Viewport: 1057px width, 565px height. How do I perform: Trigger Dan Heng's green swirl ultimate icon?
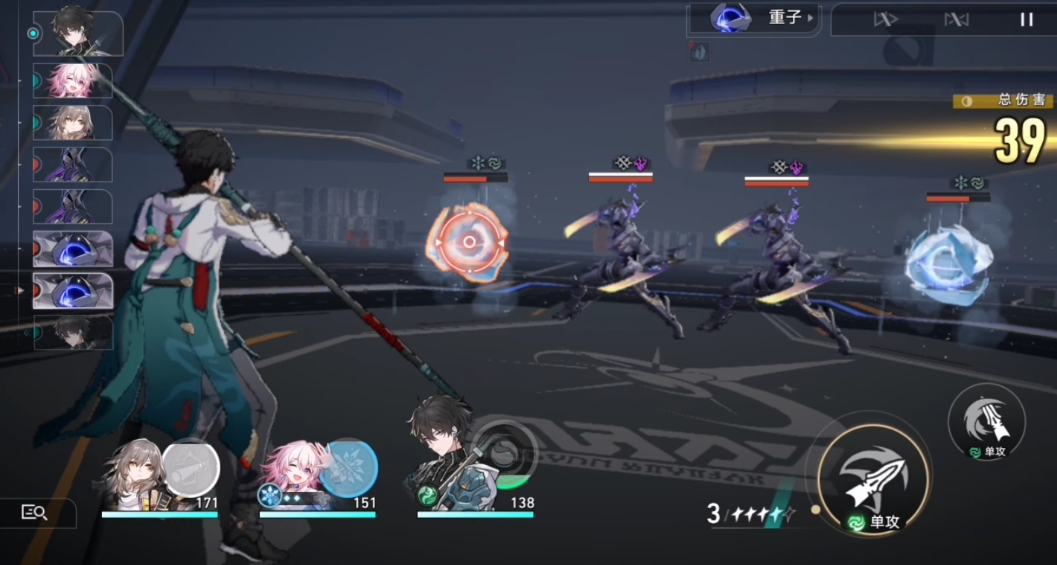click(x=507, y=451)
